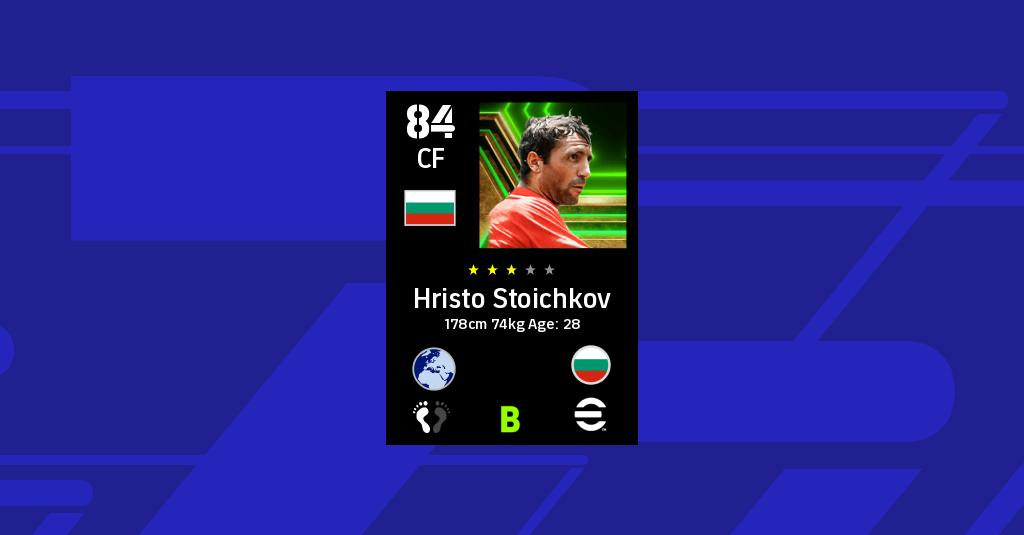Click the blue globe region icon
Image resolution: width=1024 pixels, height=535 pixels.
(434, 368)
